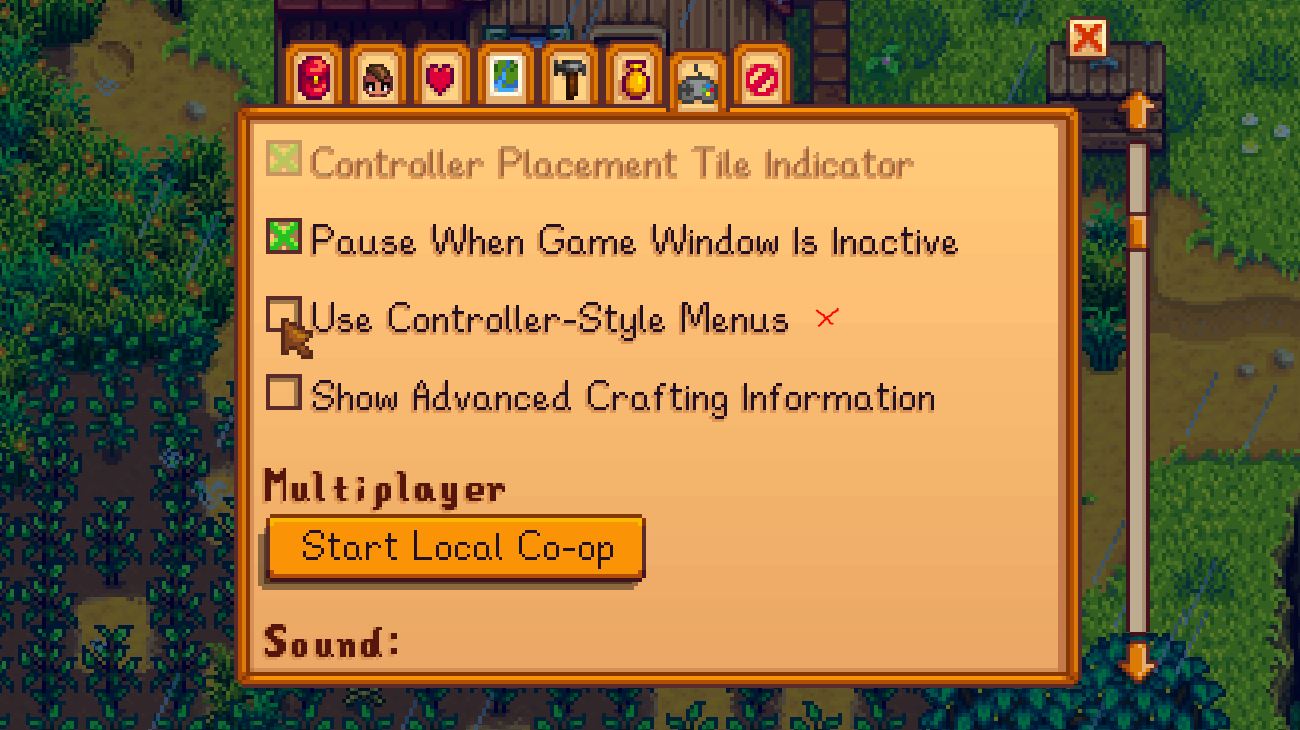Open the Exit tab with the no-symbol icon

point(760,74)
